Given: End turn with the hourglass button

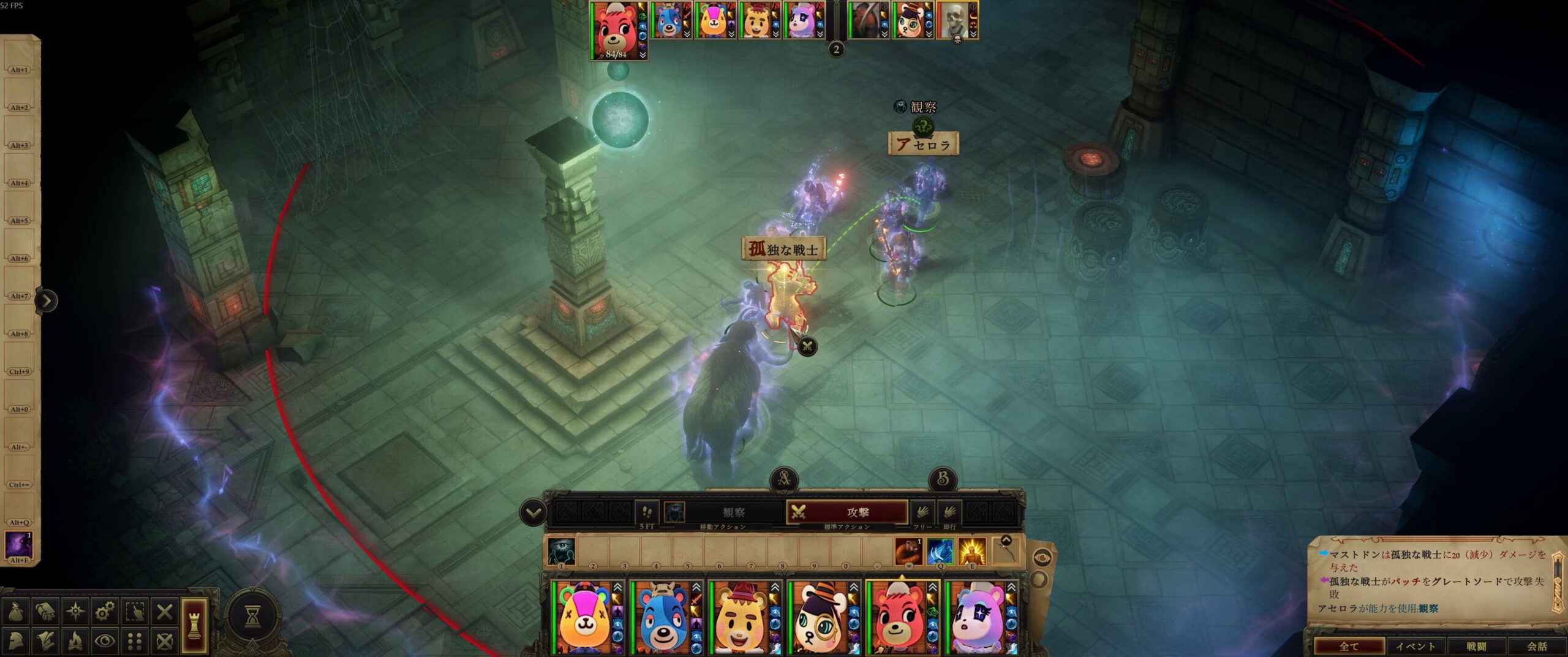Looking at the screenshot, I should [252, 617].
